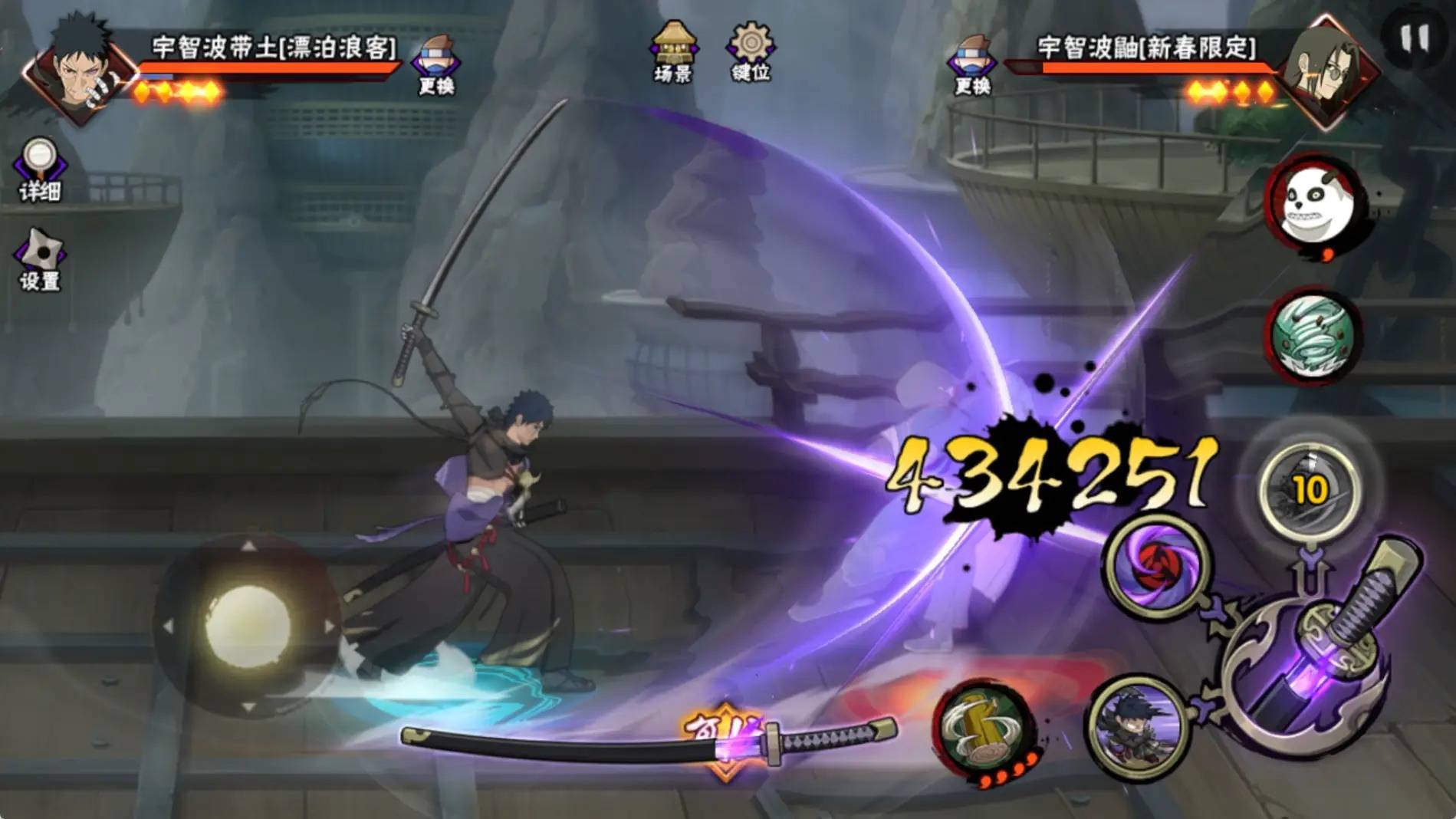Change the stage with 场景

coord(673,52)
